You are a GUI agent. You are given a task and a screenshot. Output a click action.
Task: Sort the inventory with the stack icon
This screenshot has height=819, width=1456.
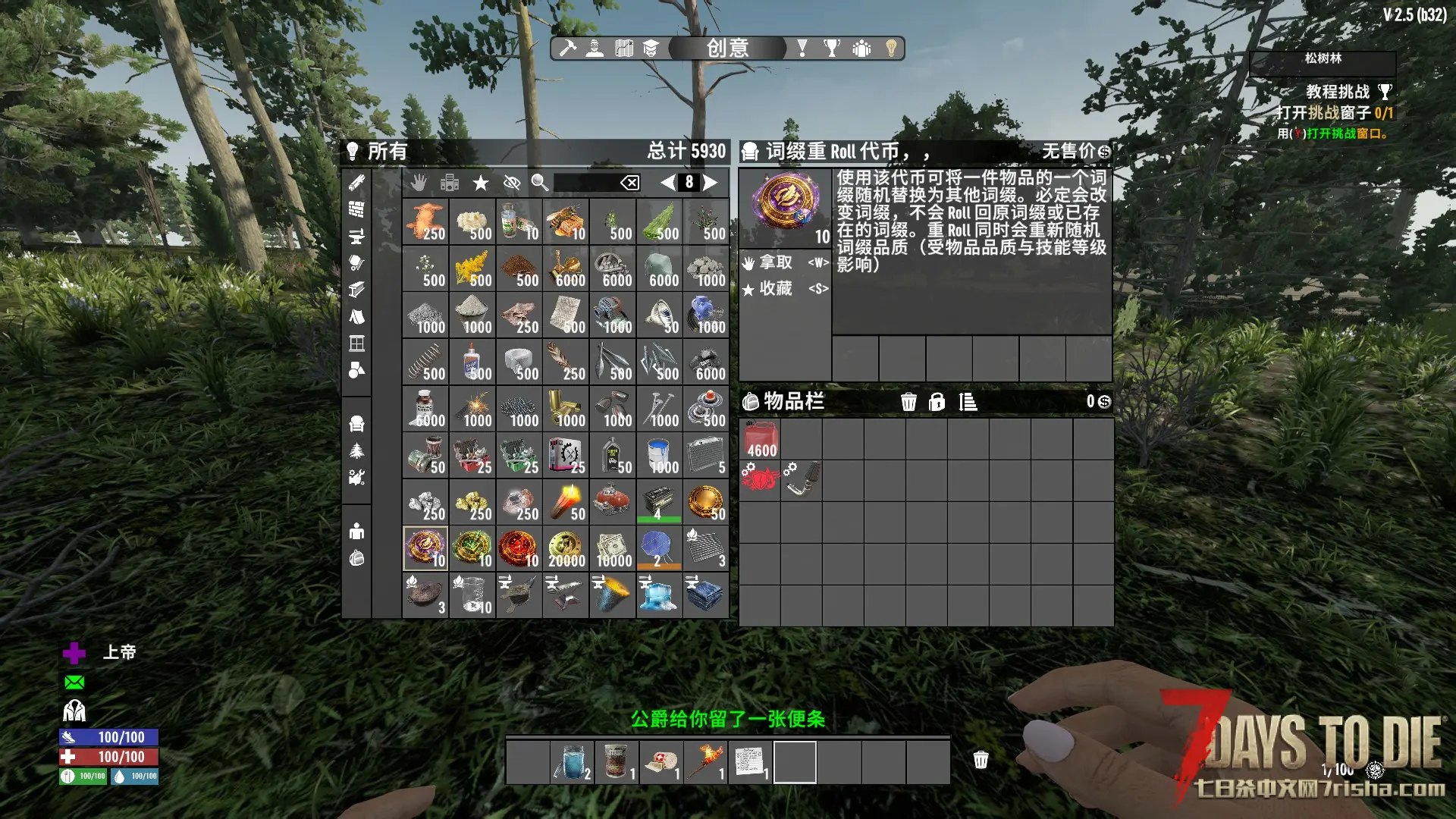968,402
